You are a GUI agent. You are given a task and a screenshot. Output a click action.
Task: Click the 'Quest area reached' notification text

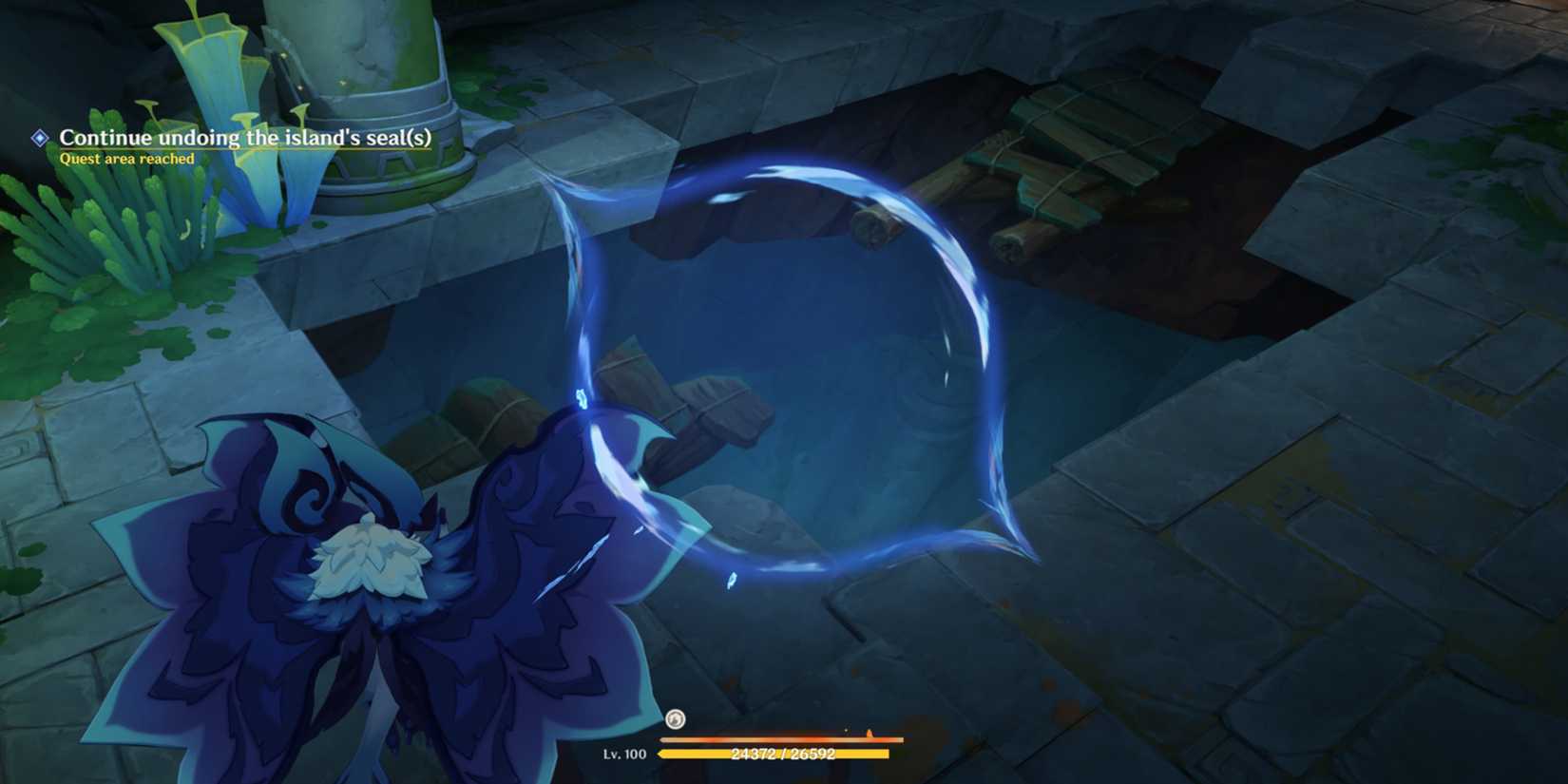pos(125,159)
